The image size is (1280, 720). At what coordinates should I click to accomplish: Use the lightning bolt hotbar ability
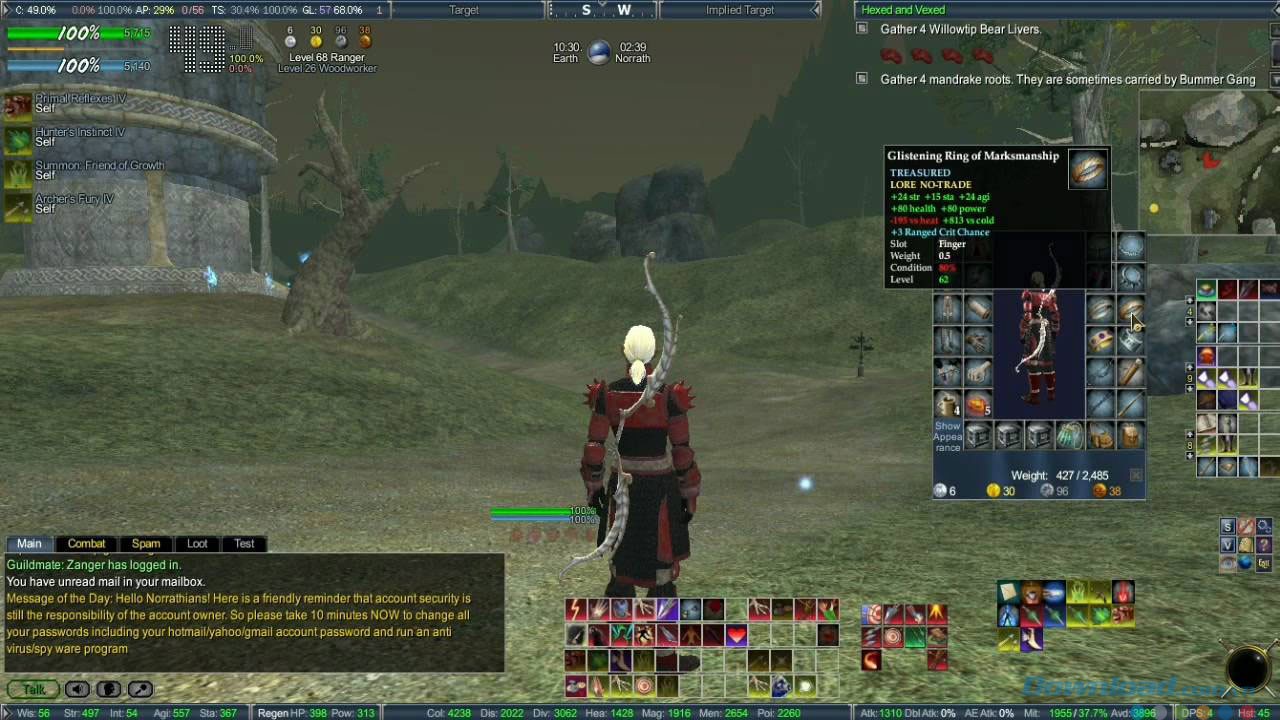pyautogui.click(x=575, y=609)
